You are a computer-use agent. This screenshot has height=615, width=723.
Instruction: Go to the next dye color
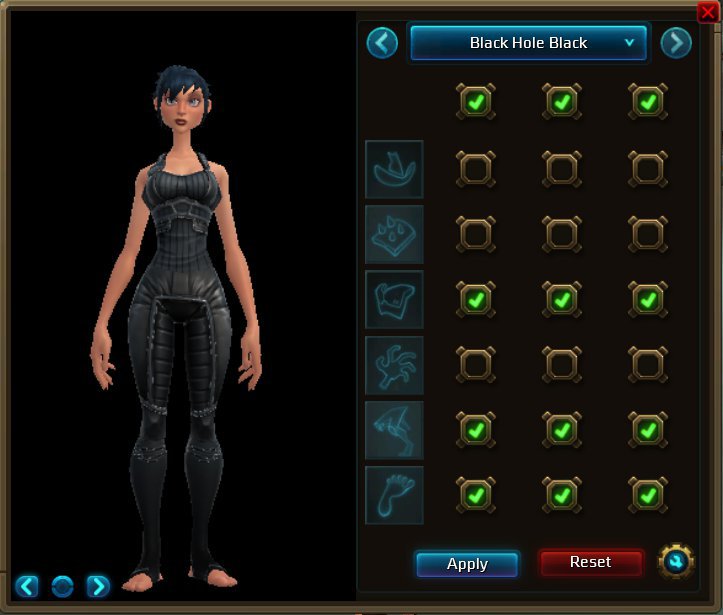click(676, 43)
